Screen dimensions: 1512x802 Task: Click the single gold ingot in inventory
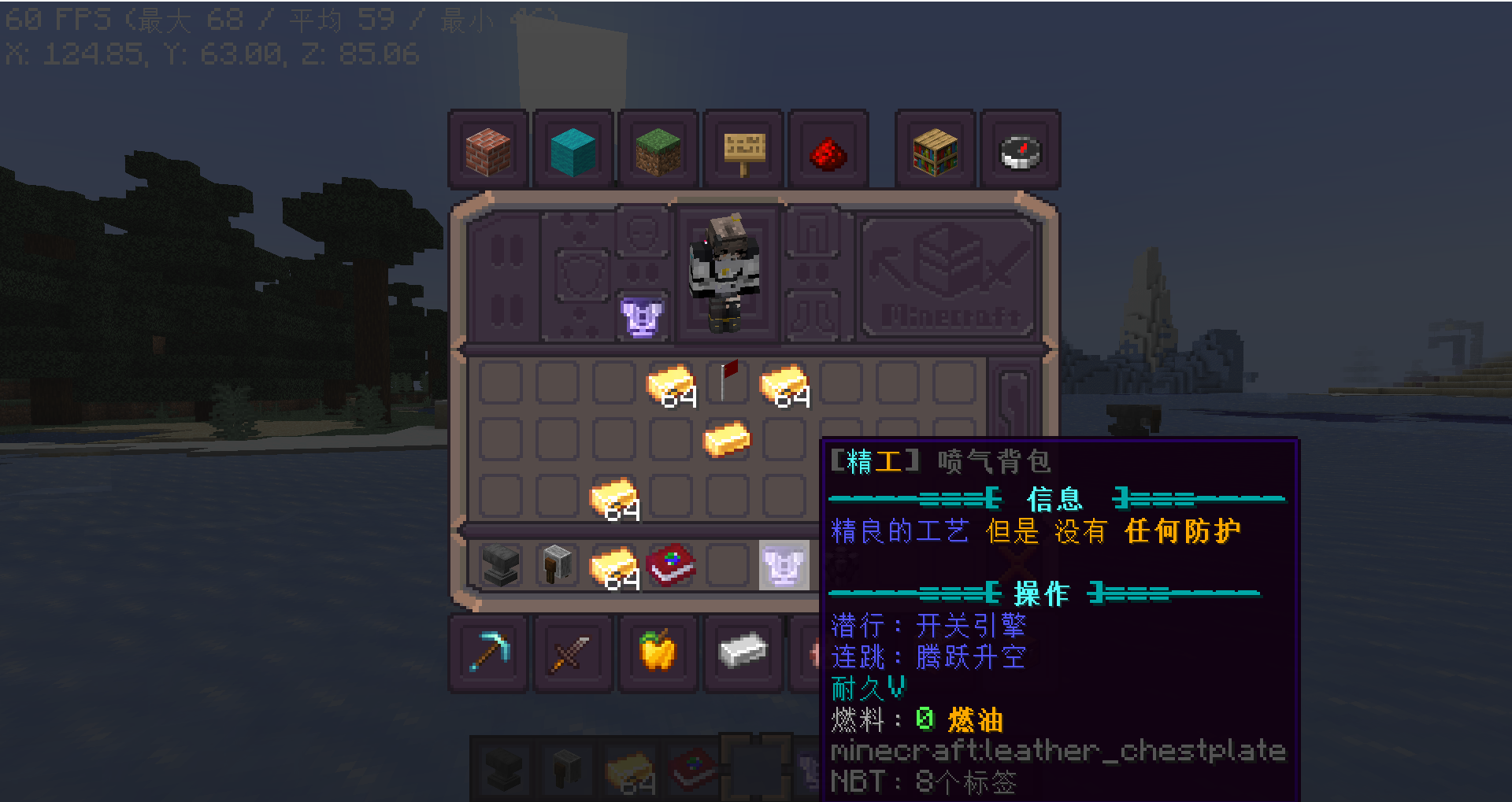tap(727, 441)
